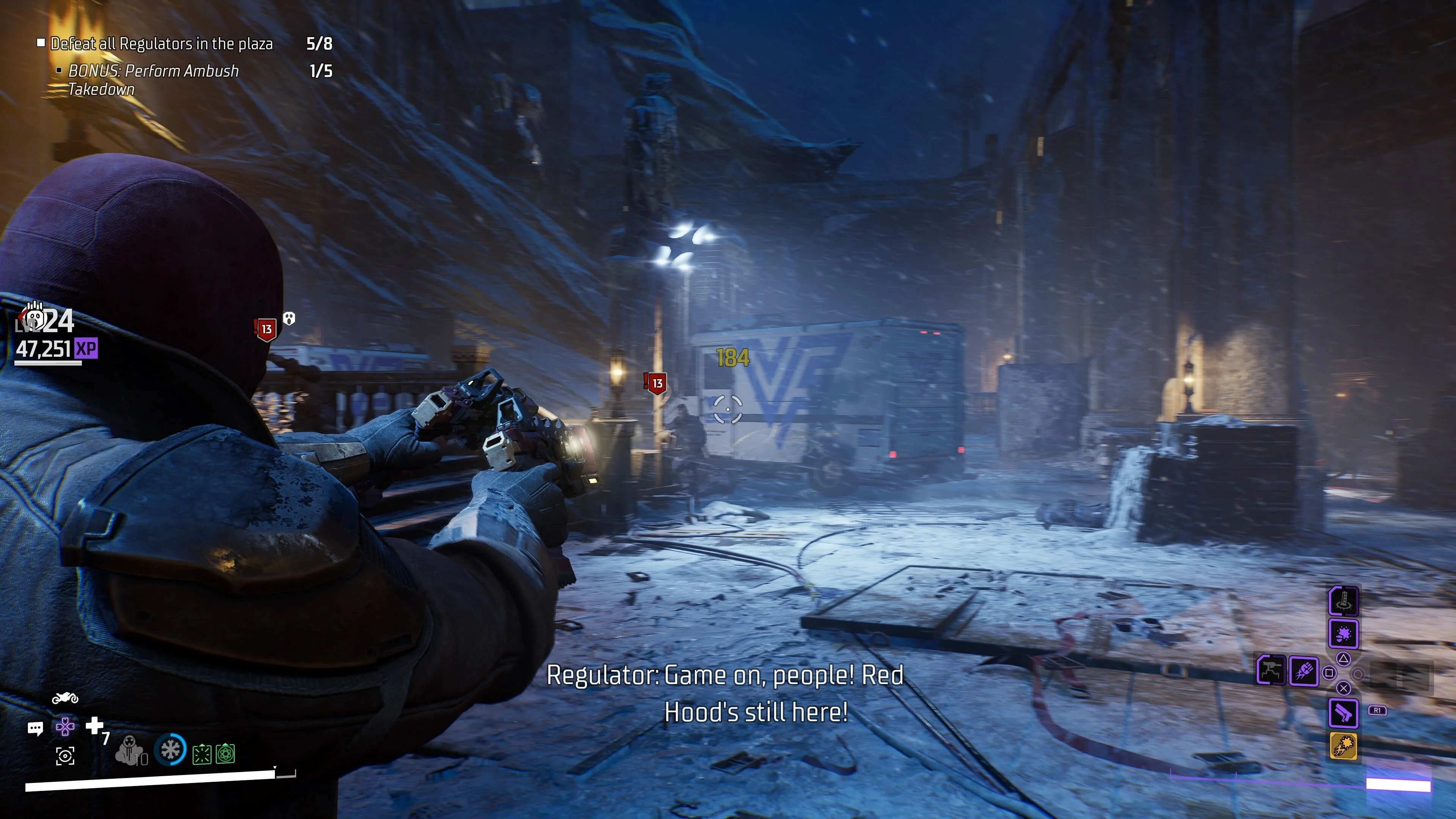
Task: Select the Defeat all Regulators objective
Action: coord(161,44)
